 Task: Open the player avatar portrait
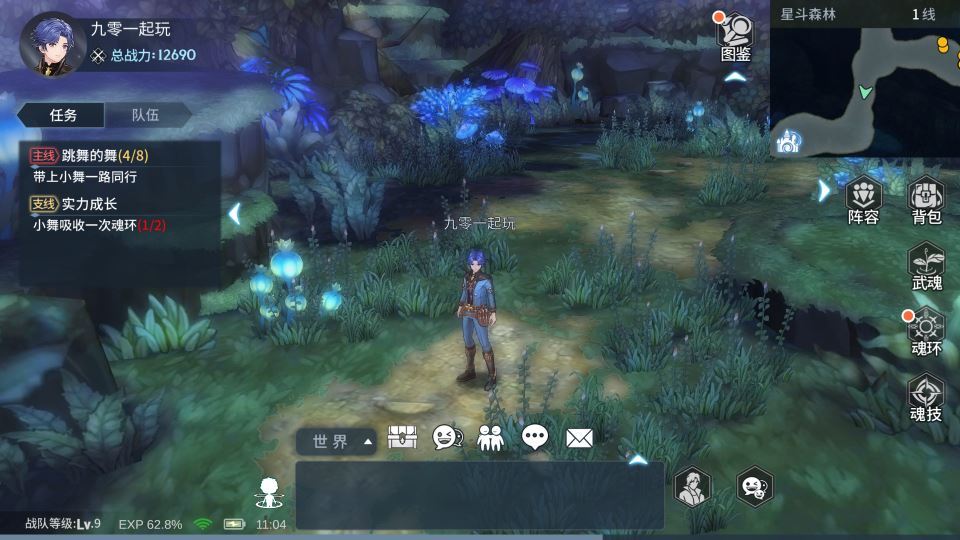tap(51, 43)
